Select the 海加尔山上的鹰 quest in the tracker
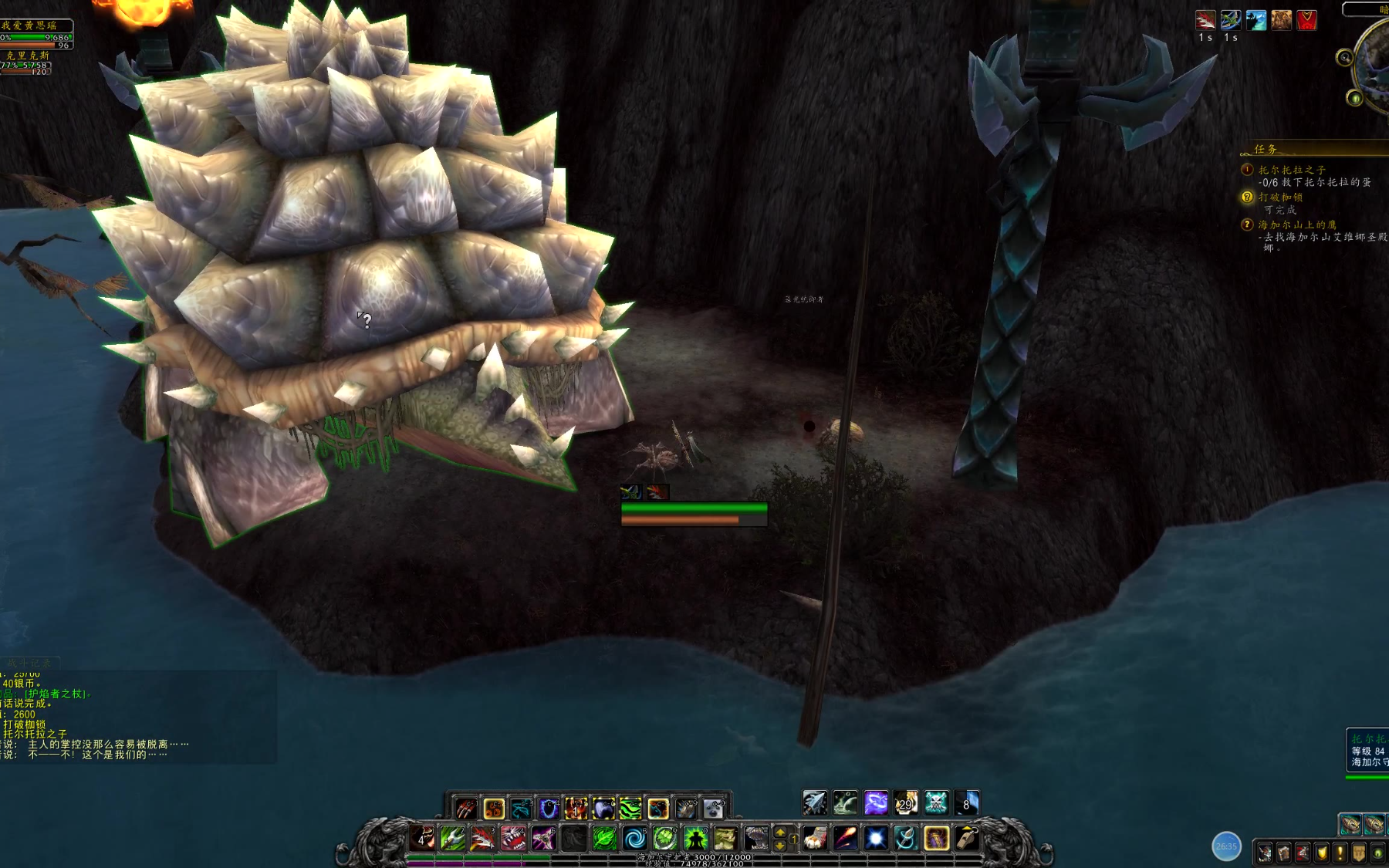 point(1296,225)
